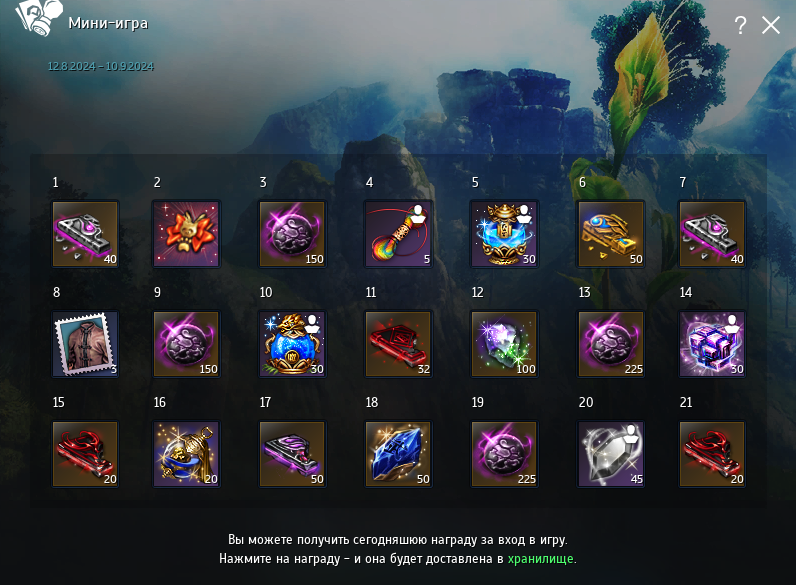796x585 pixels.
Task: Choose the day 17 purple ingot reward
Action: point(292,454)
